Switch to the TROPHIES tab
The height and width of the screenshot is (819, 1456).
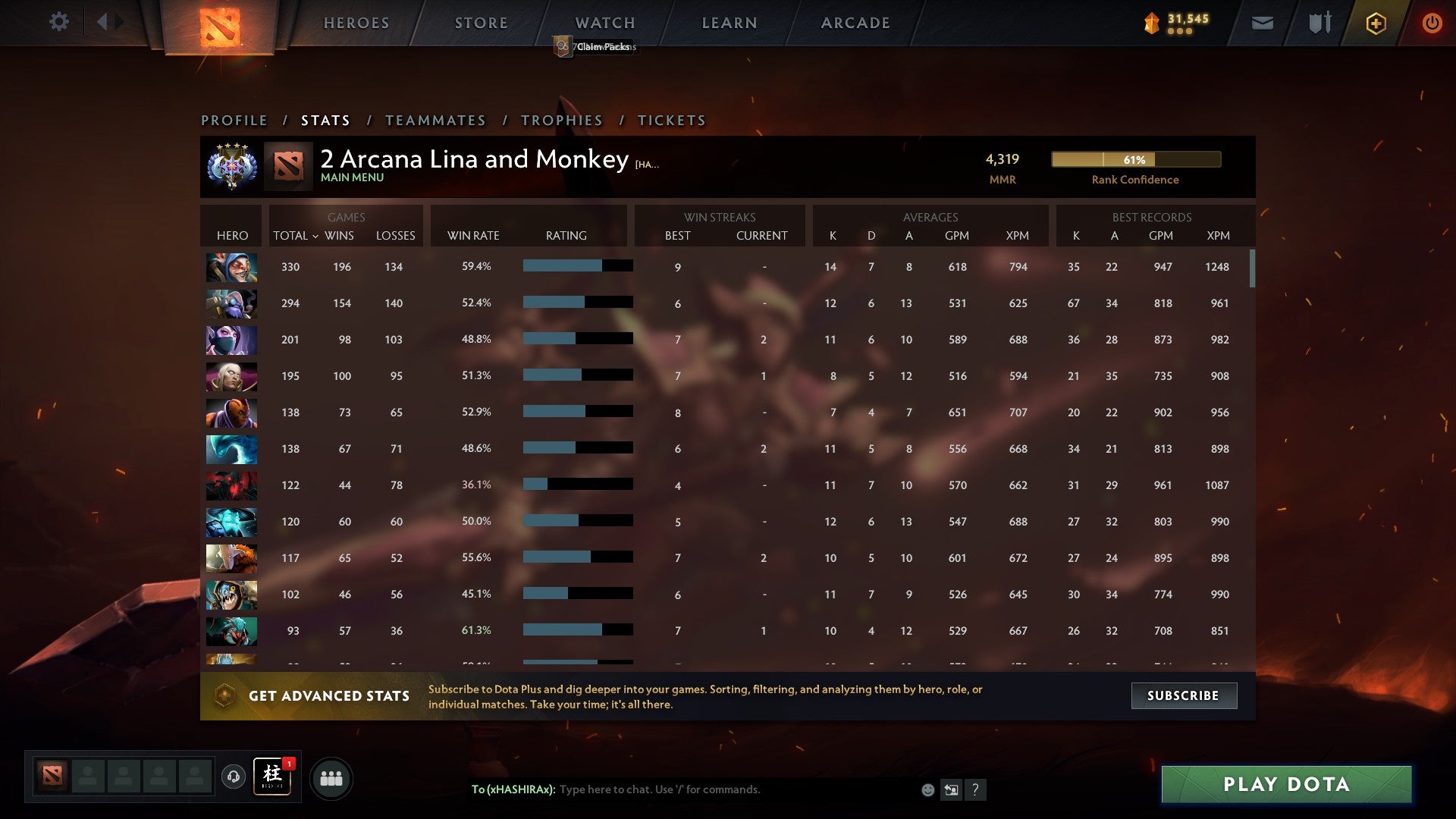[x=561, y=120]
